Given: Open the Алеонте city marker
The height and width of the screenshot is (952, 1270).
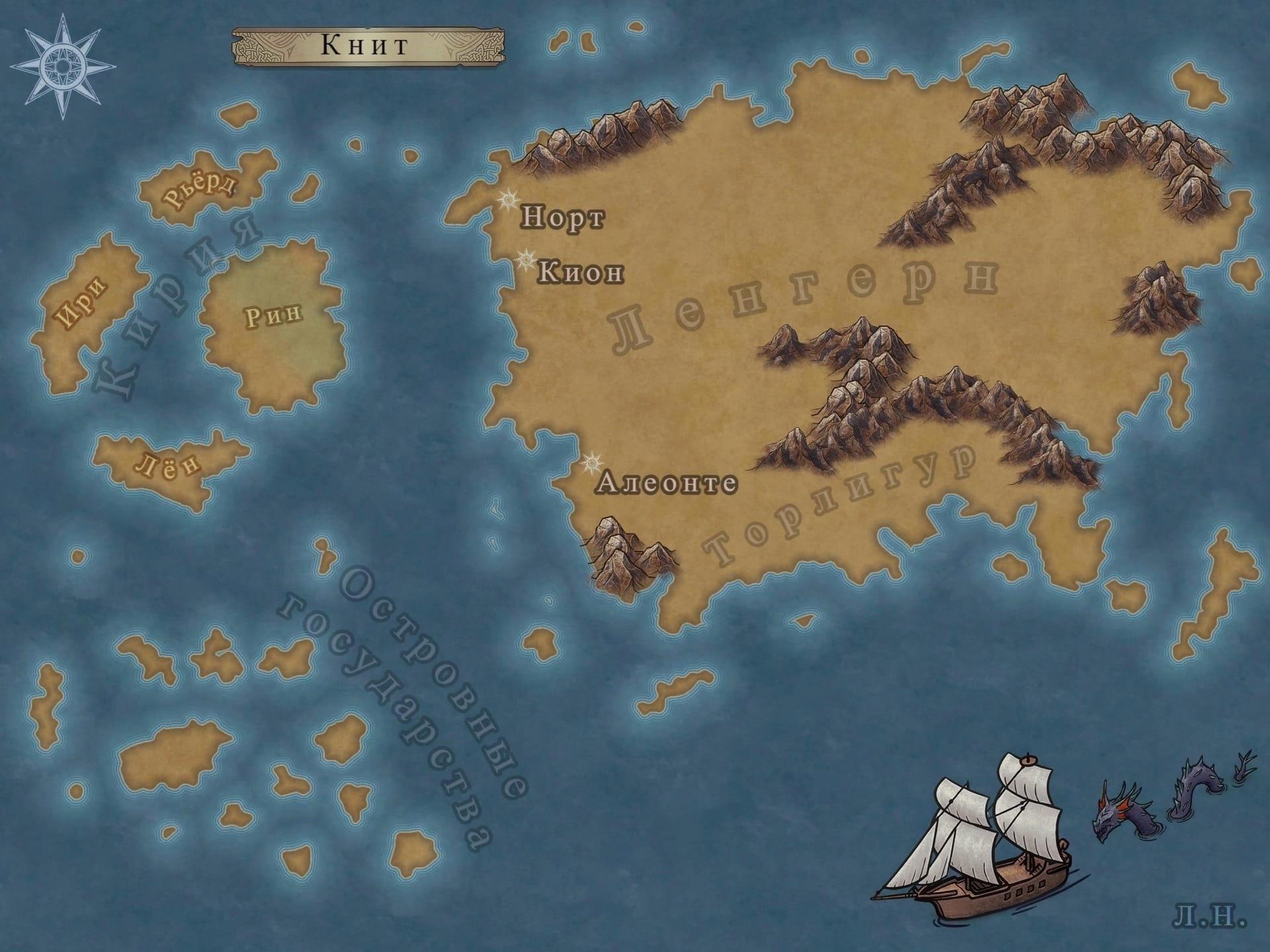Looking at the screenshot, I should click(591, 463).
